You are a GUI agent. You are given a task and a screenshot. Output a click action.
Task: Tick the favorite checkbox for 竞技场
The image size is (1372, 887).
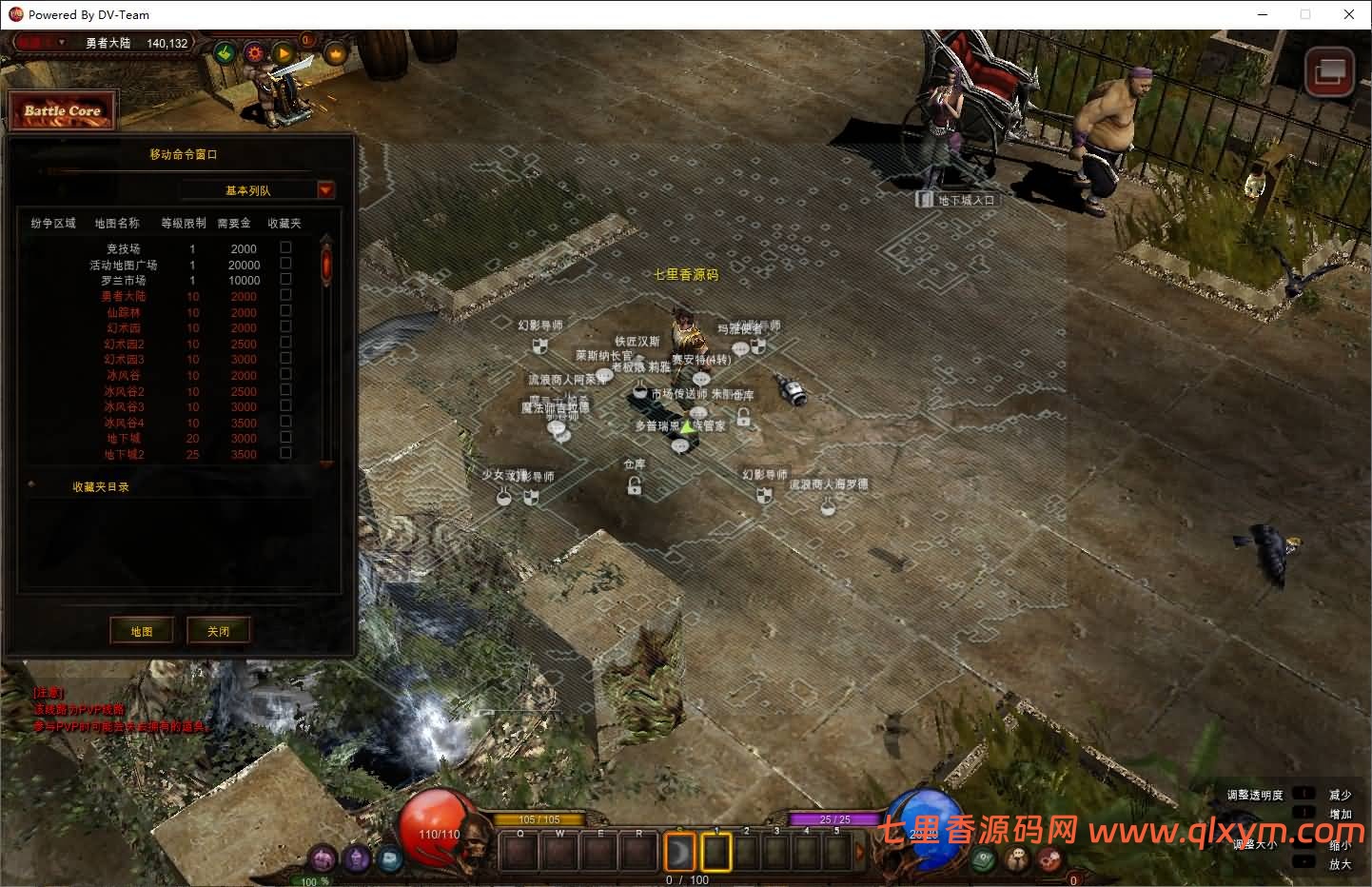point(285,247)
